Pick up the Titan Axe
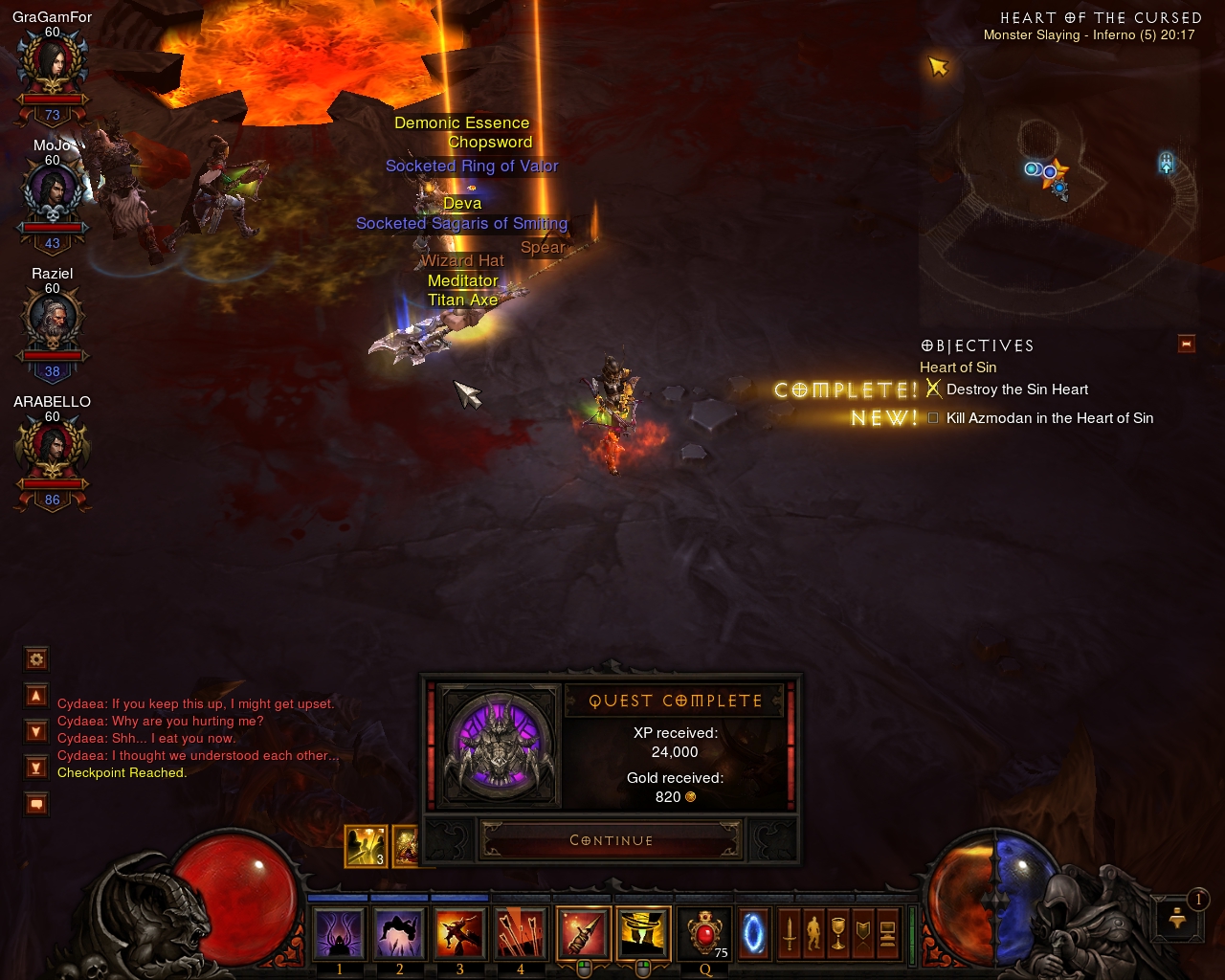 pos(462,300)
